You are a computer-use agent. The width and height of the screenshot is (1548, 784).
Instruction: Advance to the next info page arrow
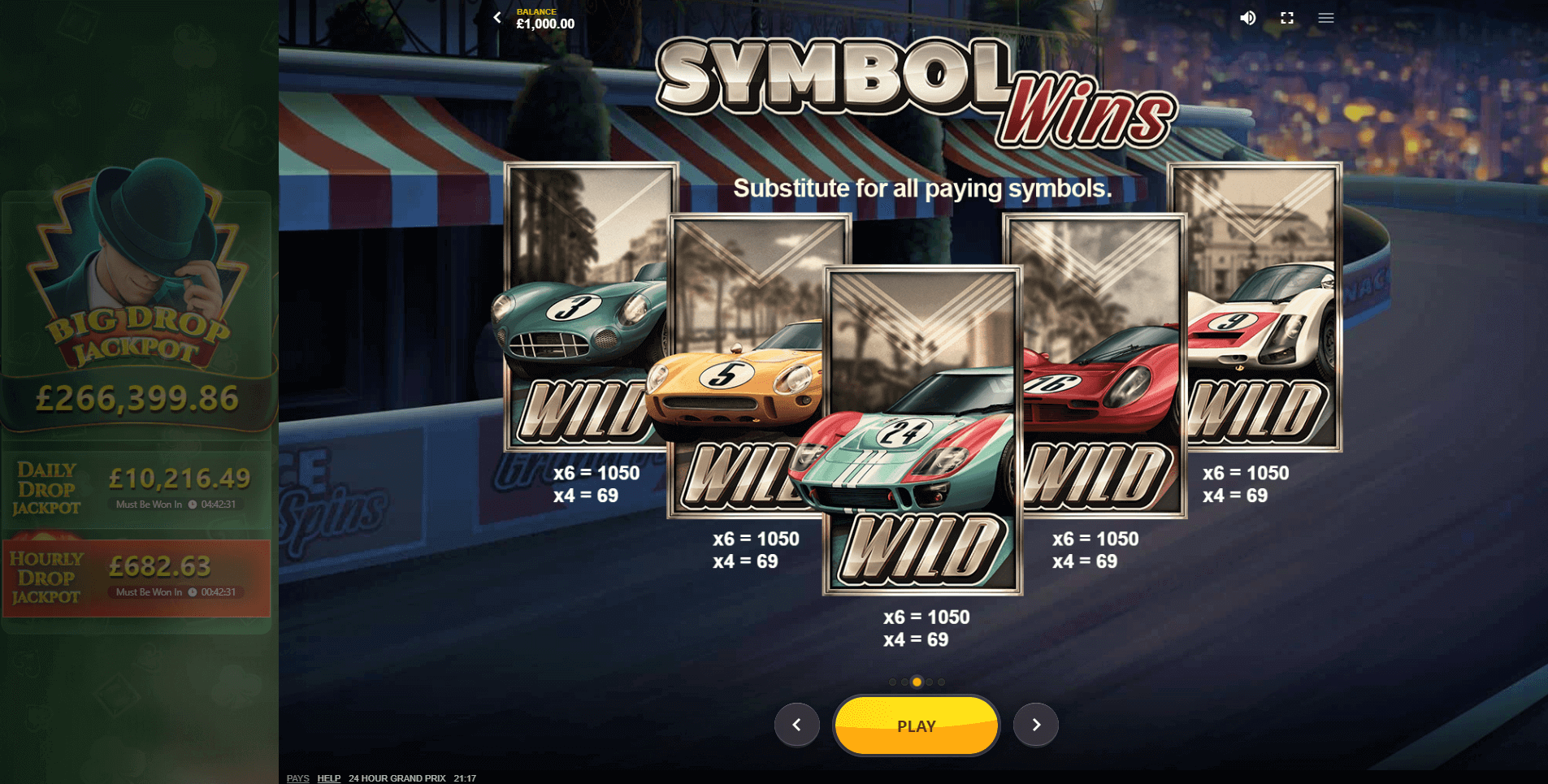tap(1035, 725)
